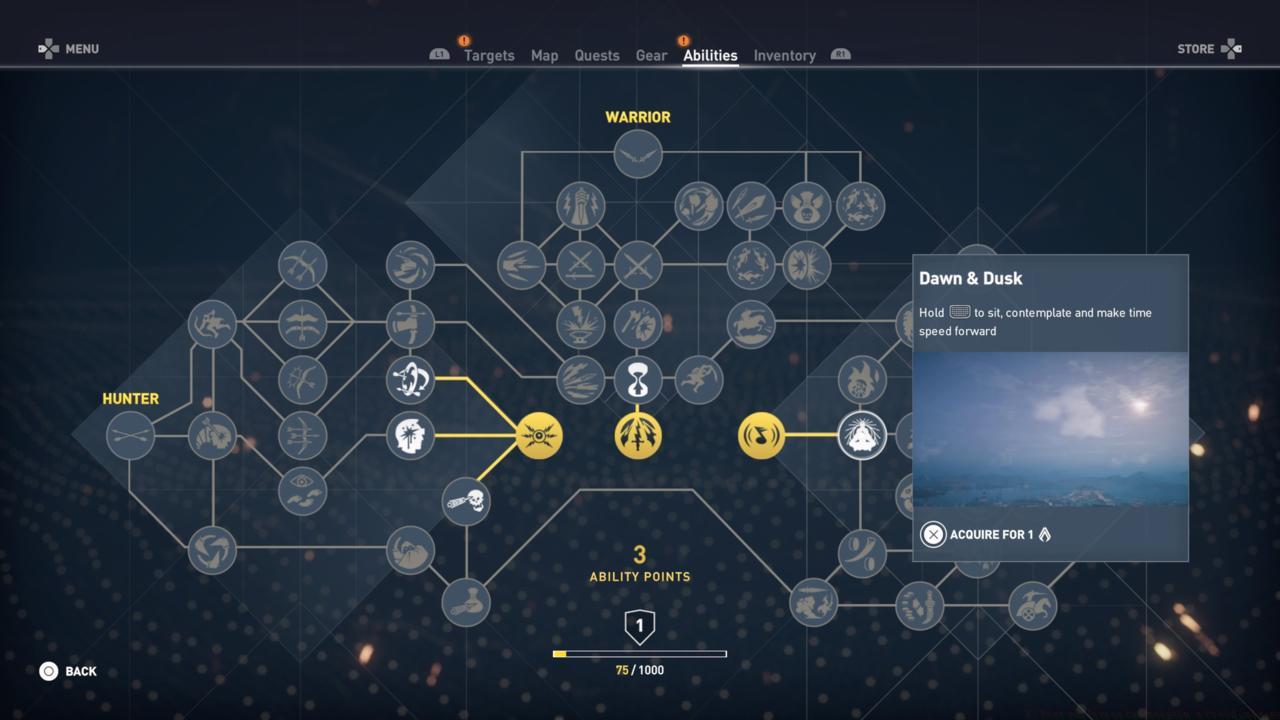Select the yellow music note ability node
This screenshot has width=1280, height=720.
(763, 435)
